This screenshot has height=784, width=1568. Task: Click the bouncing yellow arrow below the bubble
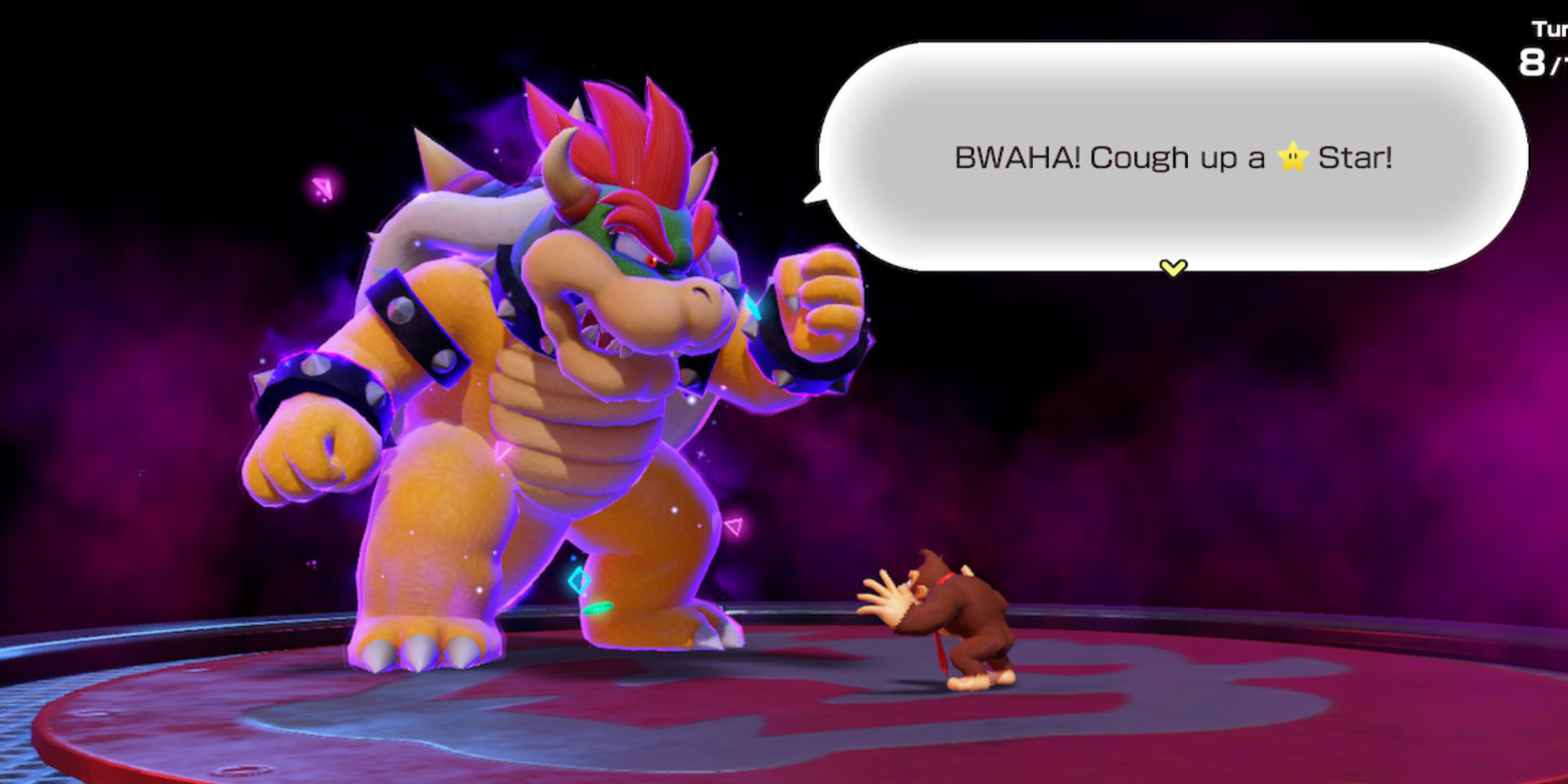pyautogui.click(x=1172, y=268)
